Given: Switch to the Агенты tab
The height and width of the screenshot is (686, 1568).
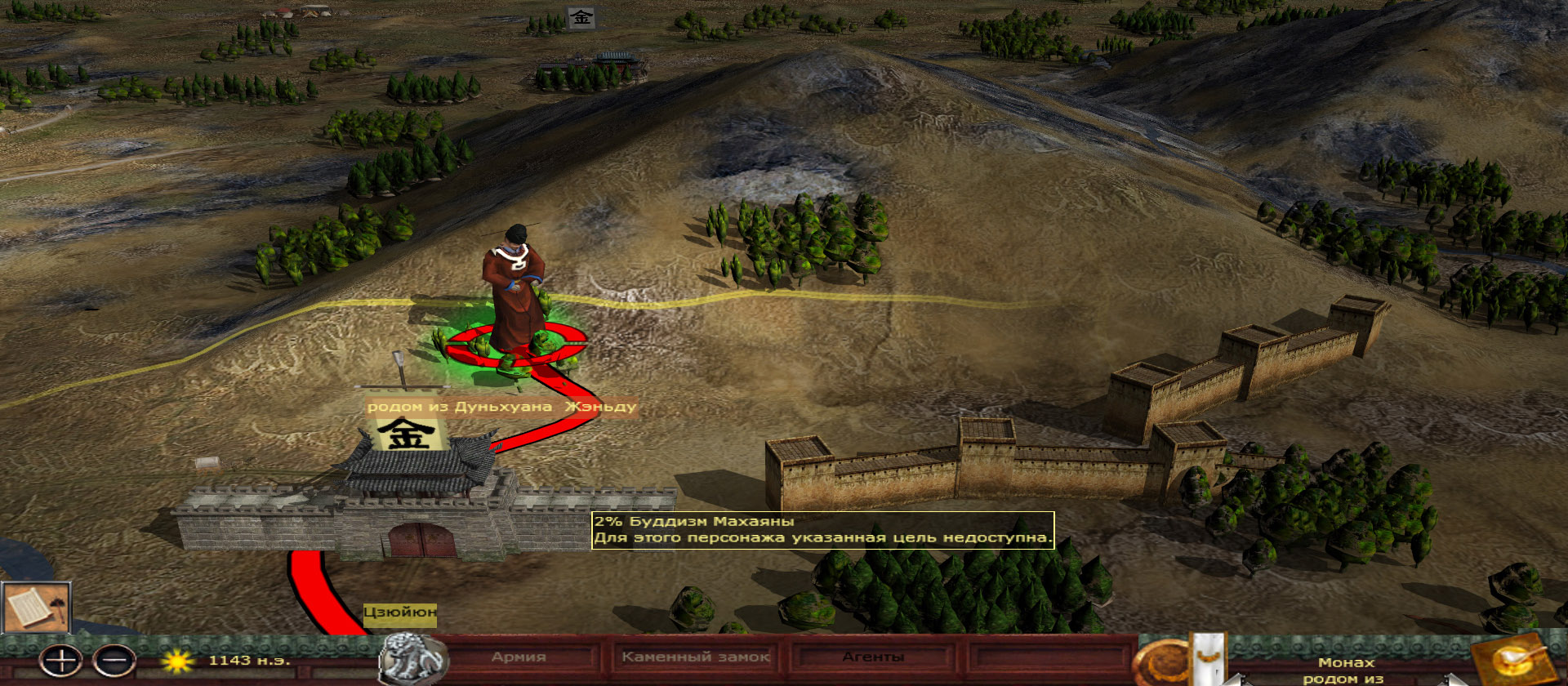Looking at the screenshot, I should pyautogui.click(x=873, y=657).
